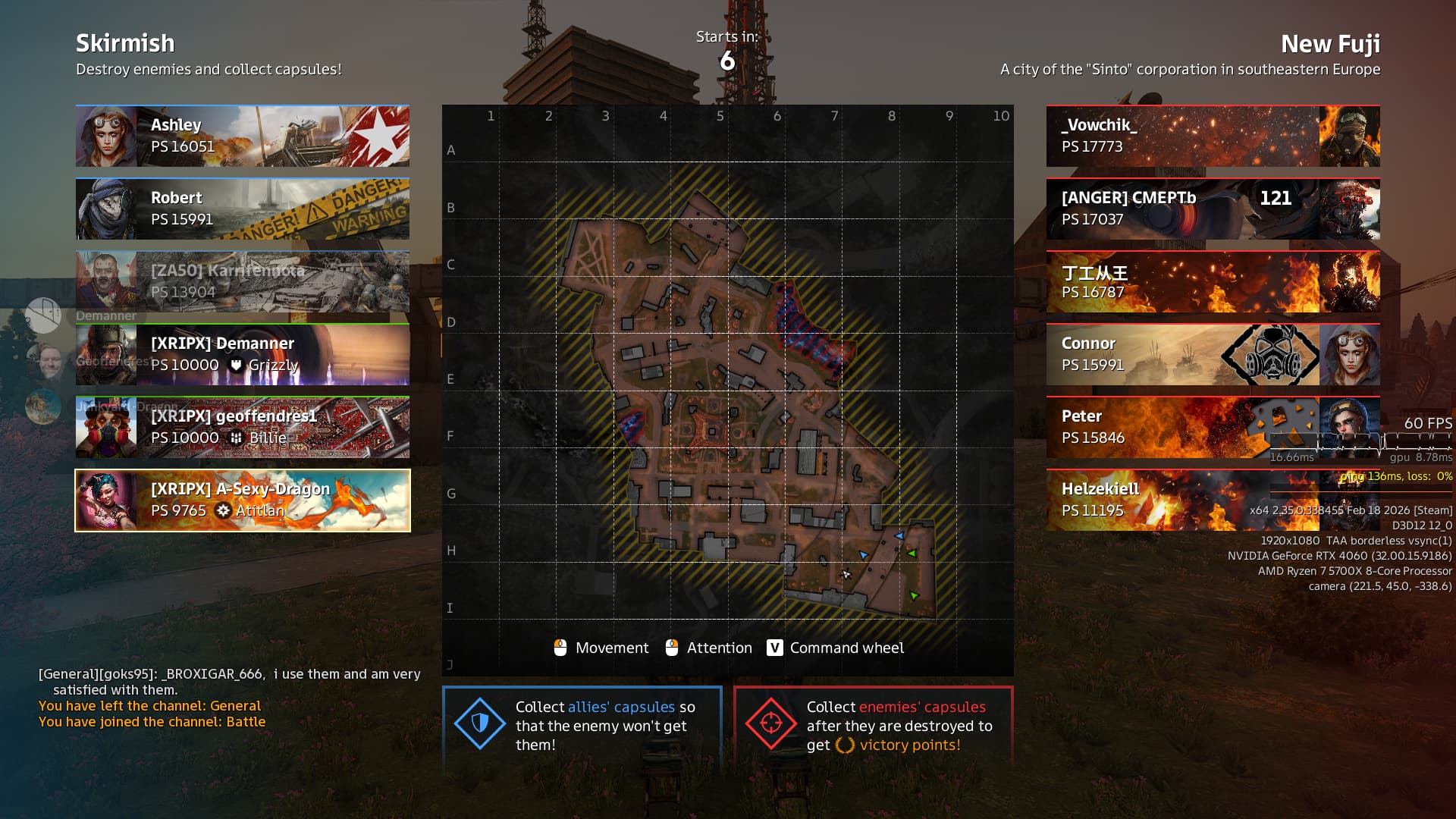The width and height of the screenshot is (1456, 819).
Task: Click the [ZA50] Karnifenuota player banner
Action: coord(243,282)
